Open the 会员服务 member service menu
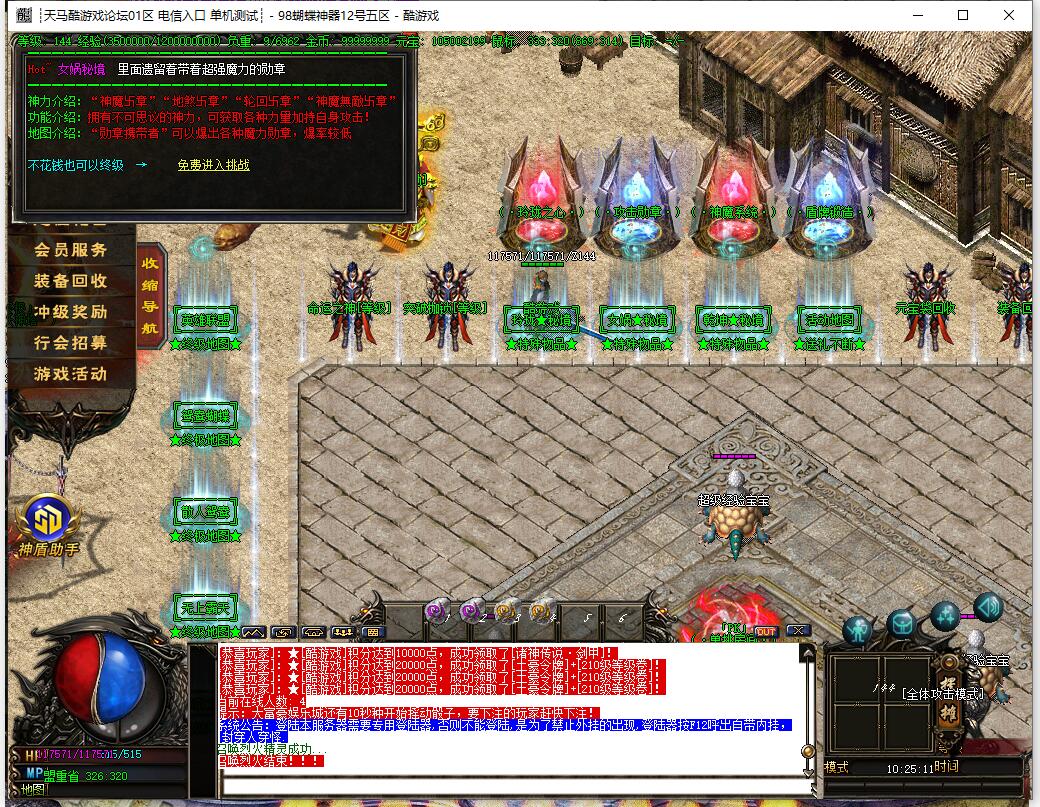The width and height of the screenshot is (1040, 807). click(70, 250)
